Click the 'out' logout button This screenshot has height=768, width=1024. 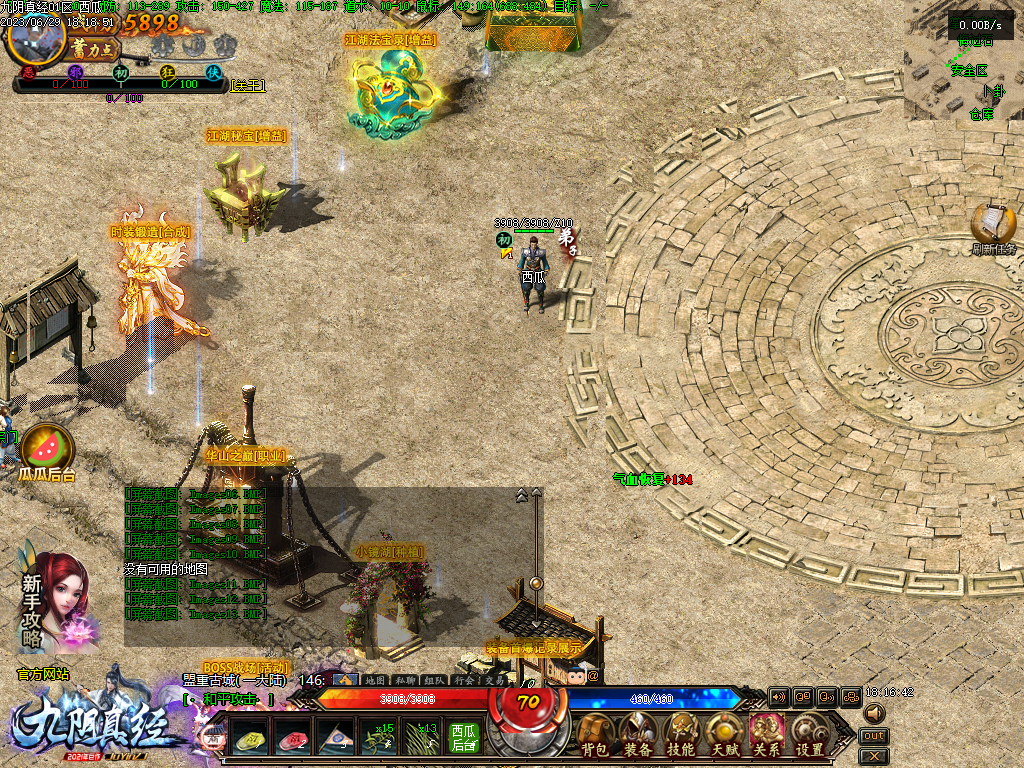click(873, 736)
